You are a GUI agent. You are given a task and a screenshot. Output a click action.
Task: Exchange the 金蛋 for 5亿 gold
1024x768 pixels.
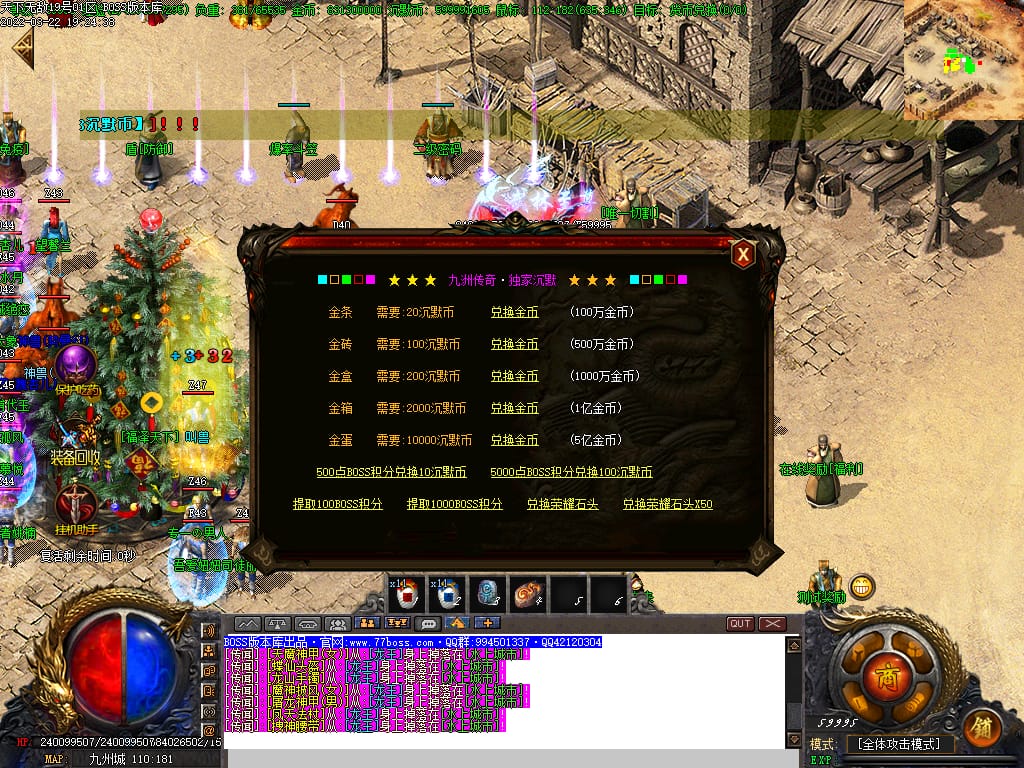coord(514,440)
